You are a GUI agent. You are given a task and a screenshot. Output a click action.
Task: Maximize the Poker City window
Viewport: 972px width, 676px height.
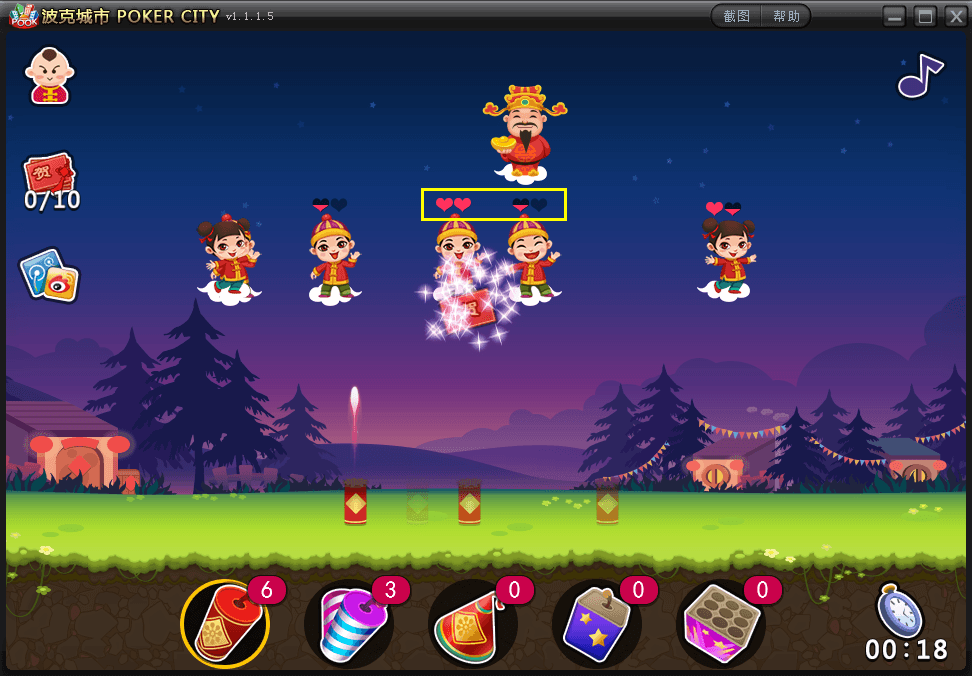[925, 16]
